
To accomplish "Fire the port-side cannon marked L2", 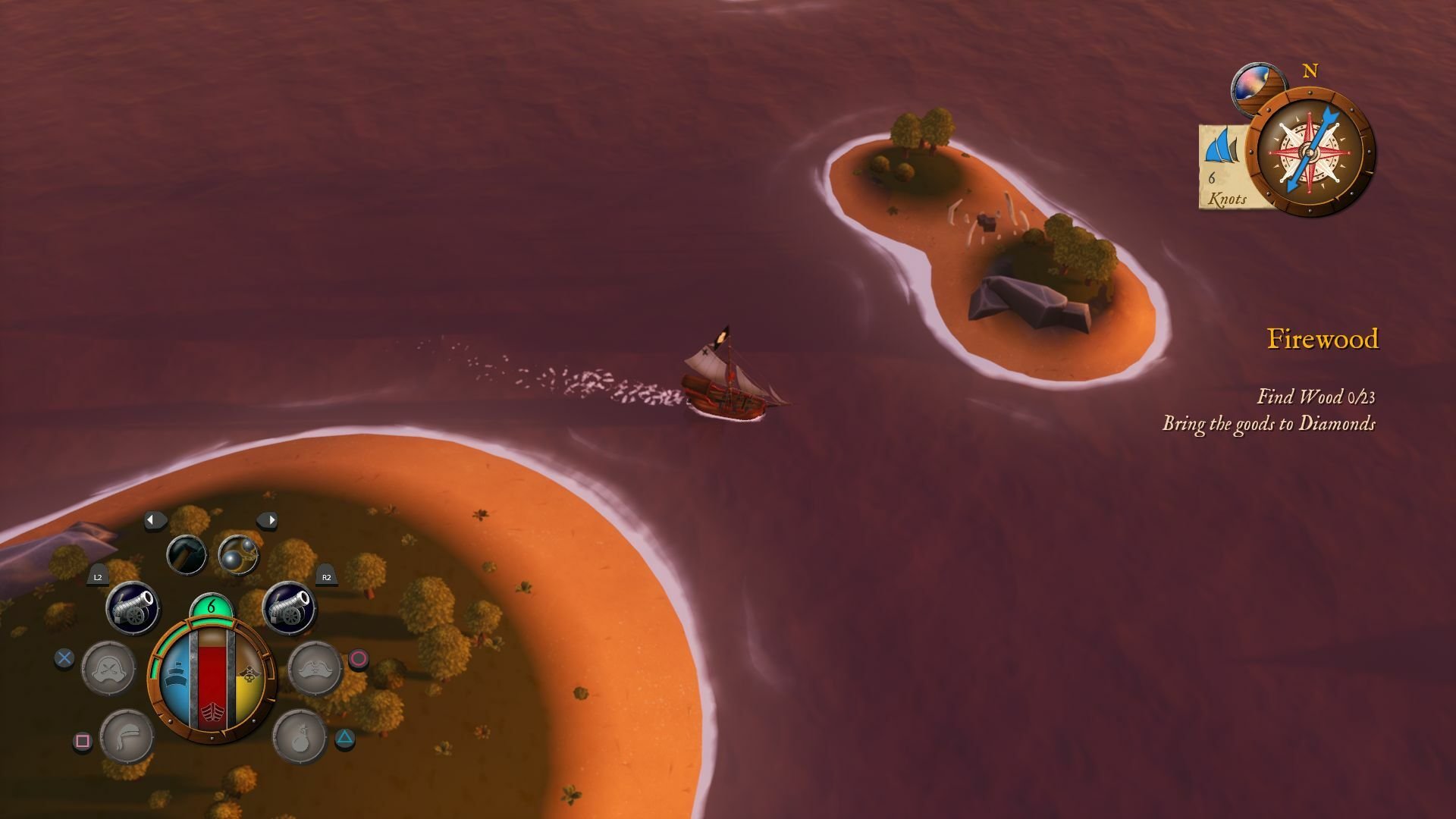I will point(132,607).
